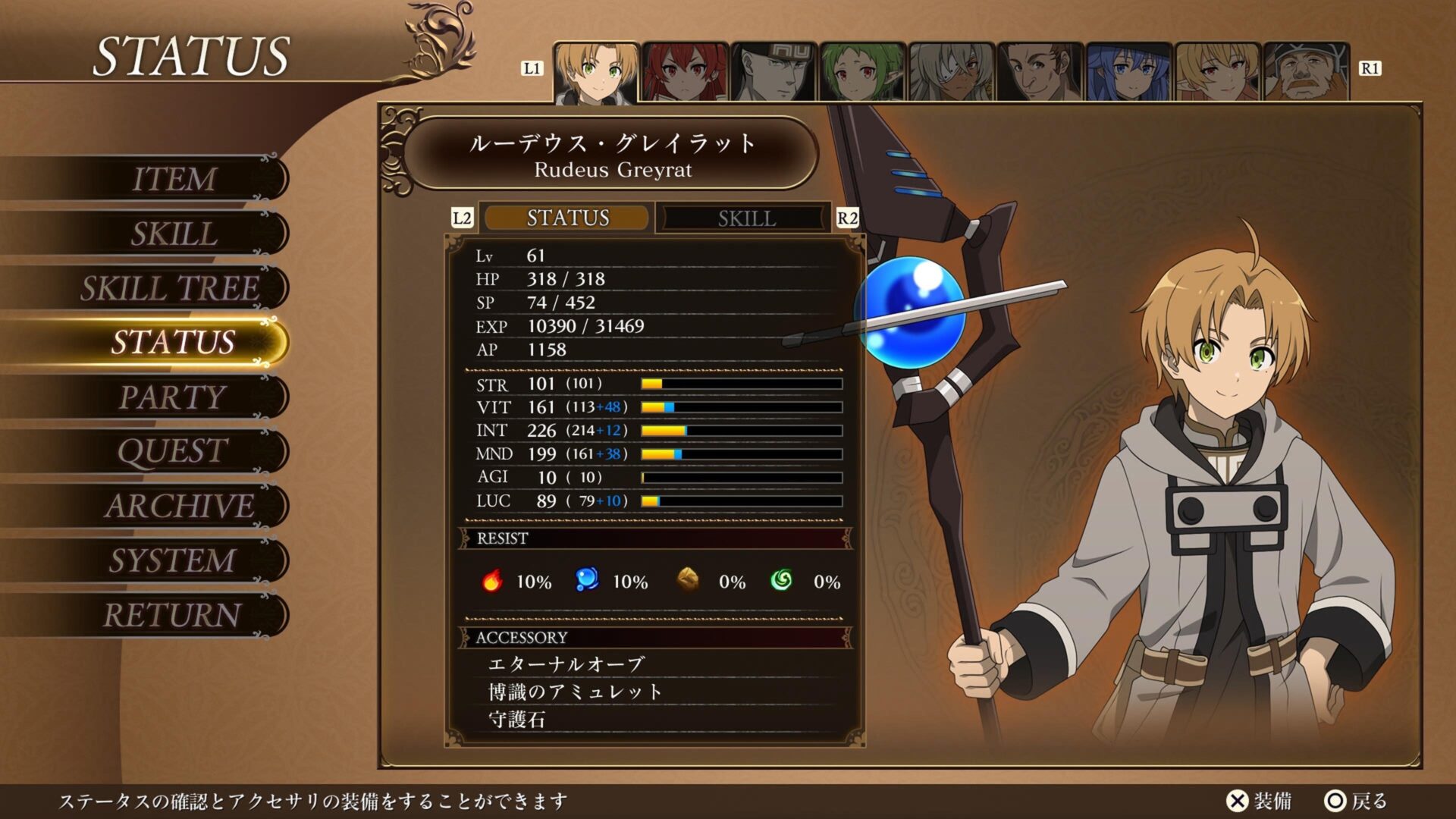Open the SKILL menu entry
Image resolution: width=1456 pixels, height=819 pixels.
(x=174, y=234)
